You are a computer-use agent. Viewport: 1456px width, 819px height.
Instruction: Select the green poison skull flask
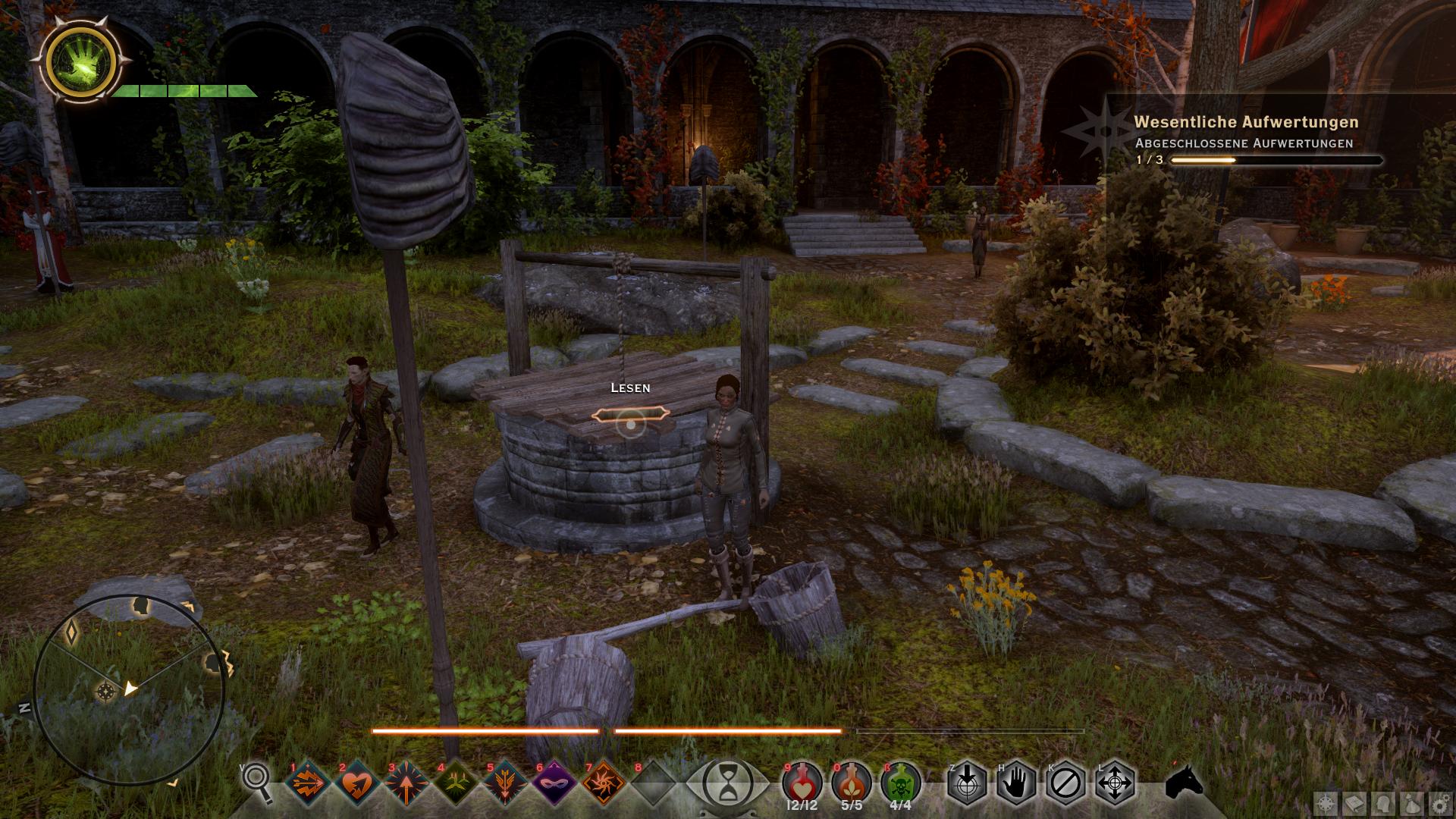[901, 781]
